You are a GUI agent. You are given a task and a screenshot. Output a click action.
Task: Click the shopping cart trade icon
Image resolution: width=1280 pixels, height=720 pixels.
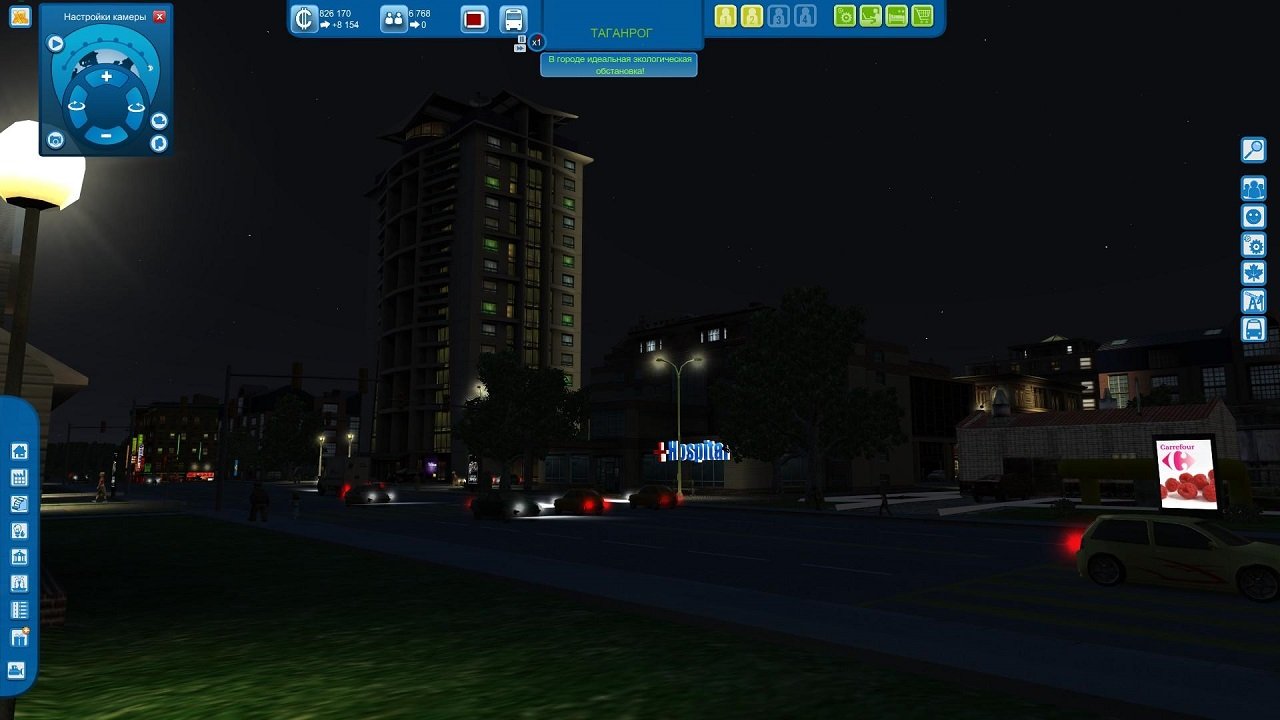tap(922, 16)
